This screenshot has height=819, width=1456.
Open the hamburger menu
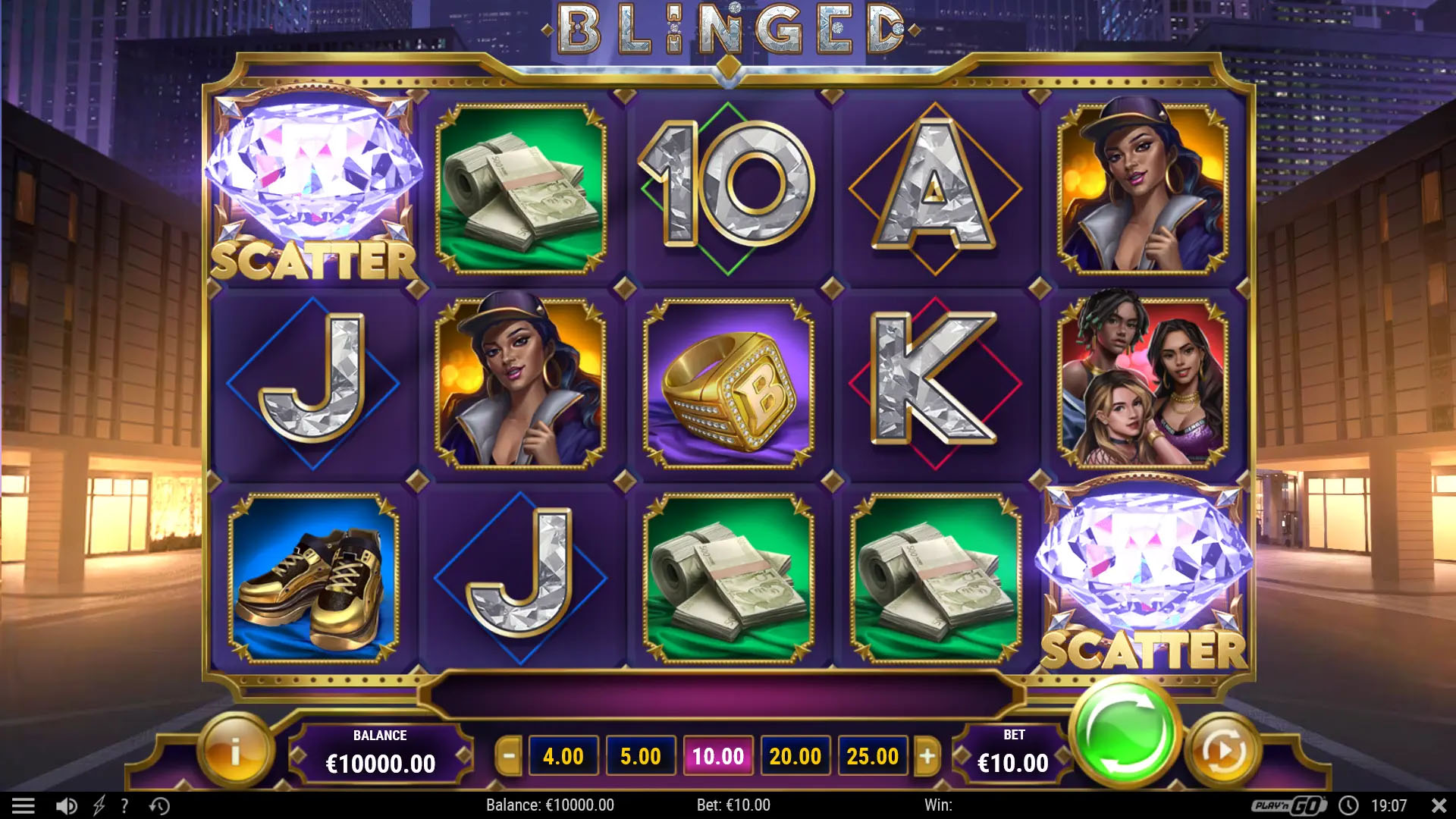[x=24, y=805]
